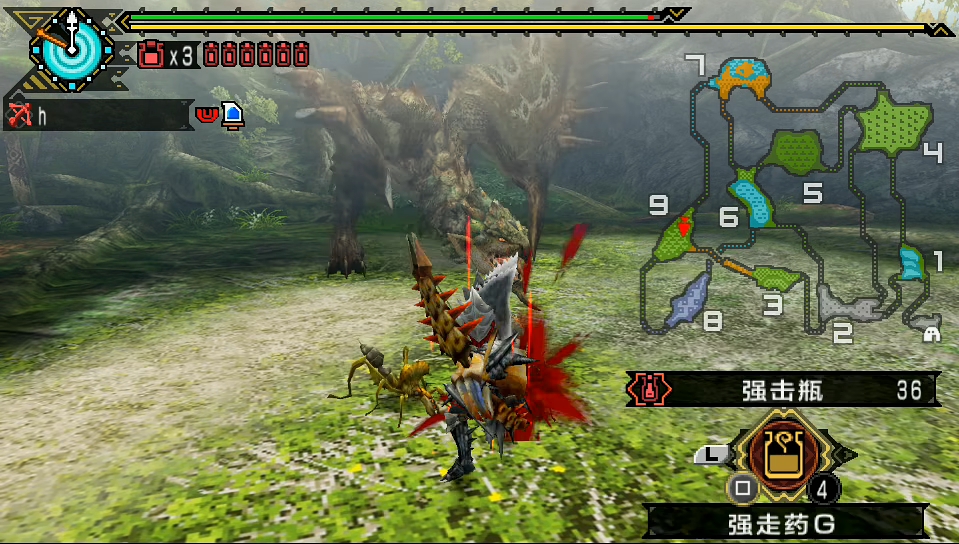Select the red coating bottle icon
Viewport: 959px width, 544px height.
tap(152, 54)
